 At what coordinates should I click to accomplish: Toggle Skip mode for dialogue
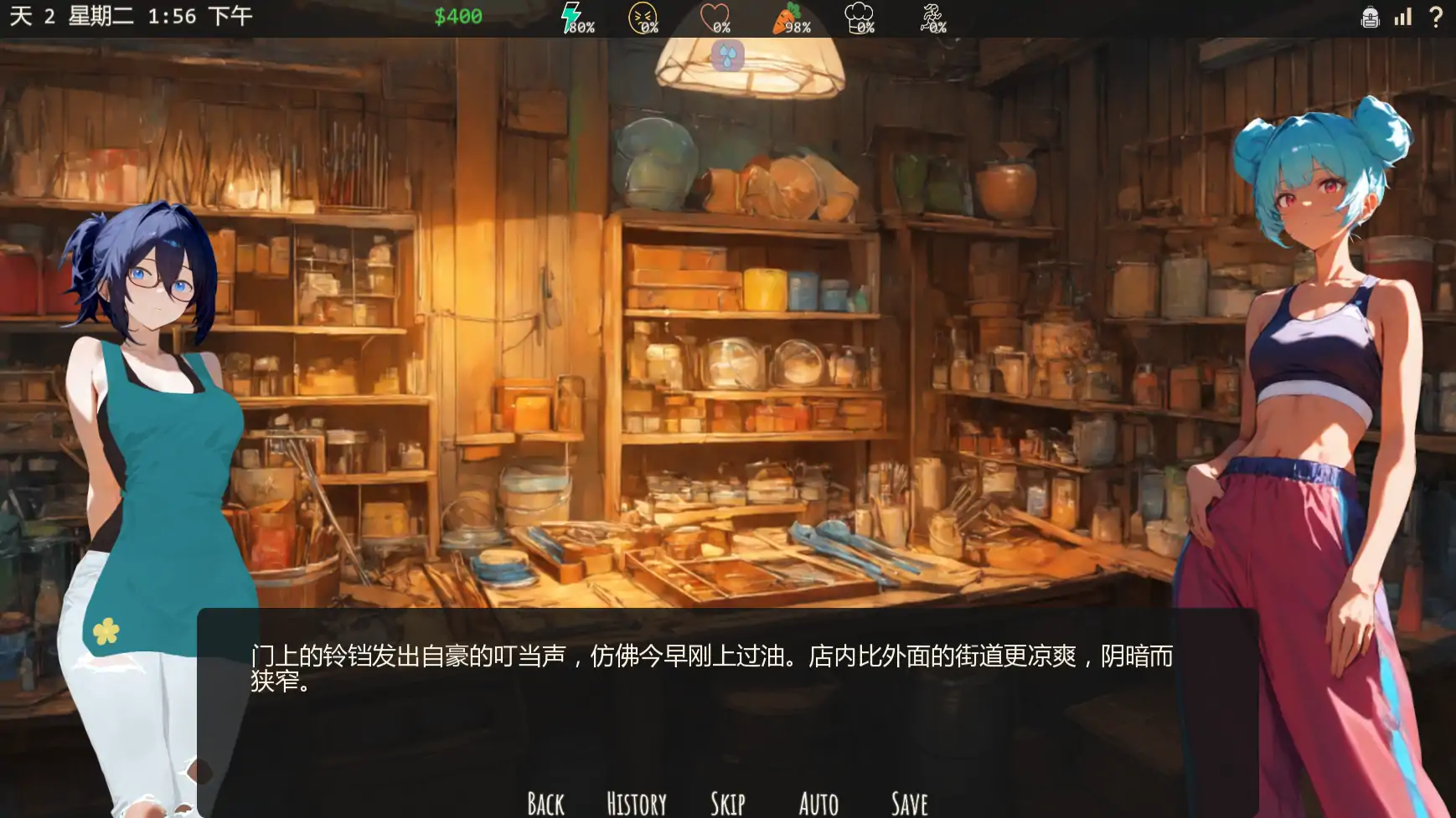(728, 801)
